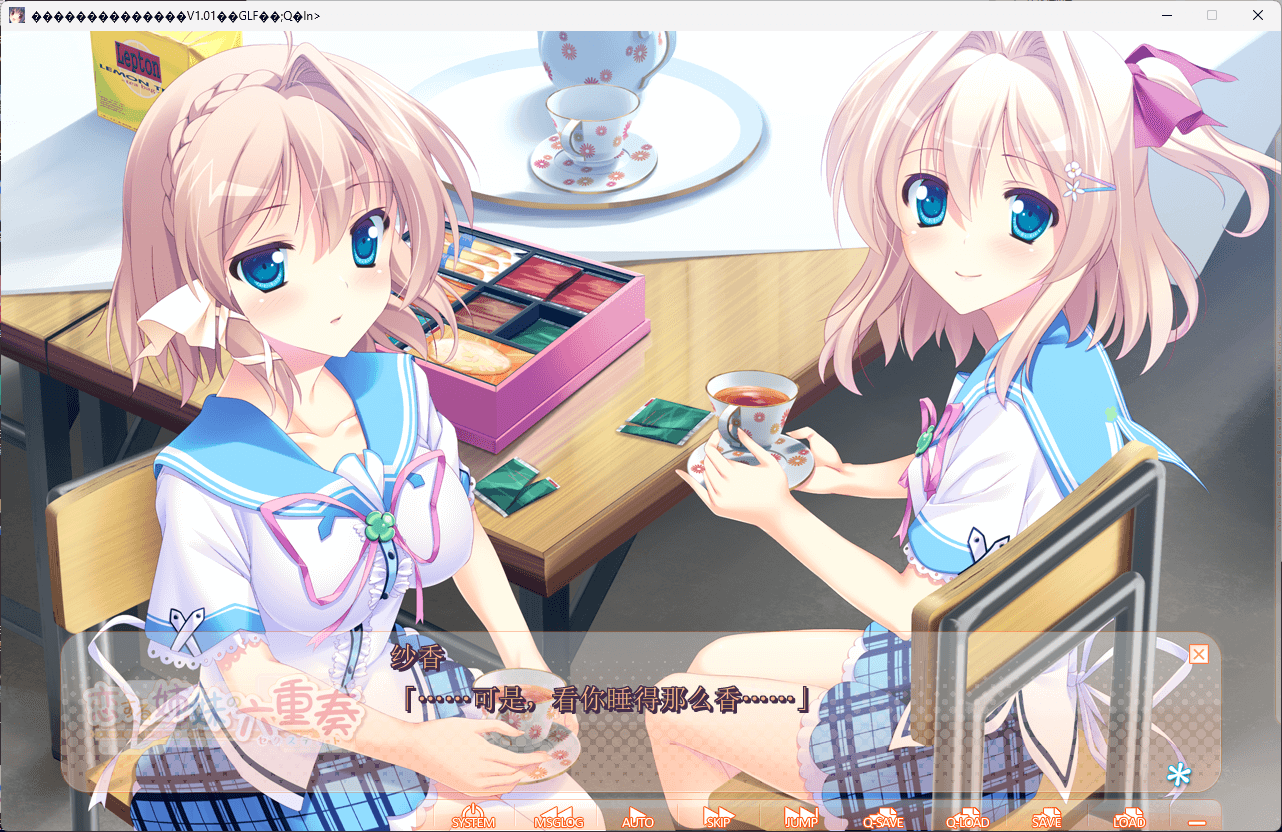1282x832 pixels.
Task: Activate SKIP fast-forward mode
Action: (716, 820)
